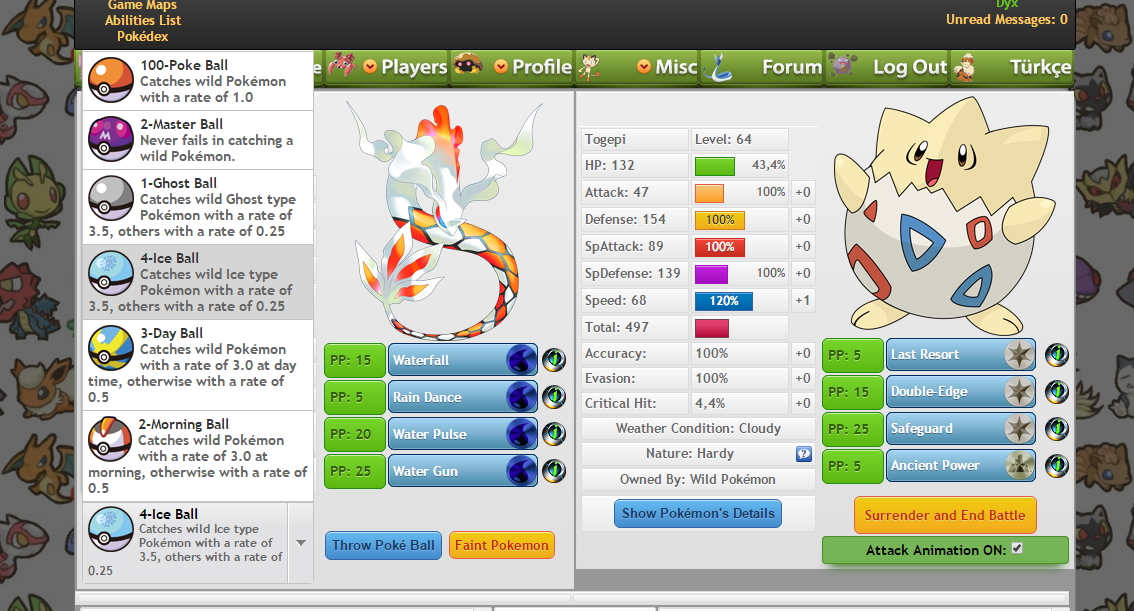
Task: Click the Nature help question mark
Action: point(803,454)
